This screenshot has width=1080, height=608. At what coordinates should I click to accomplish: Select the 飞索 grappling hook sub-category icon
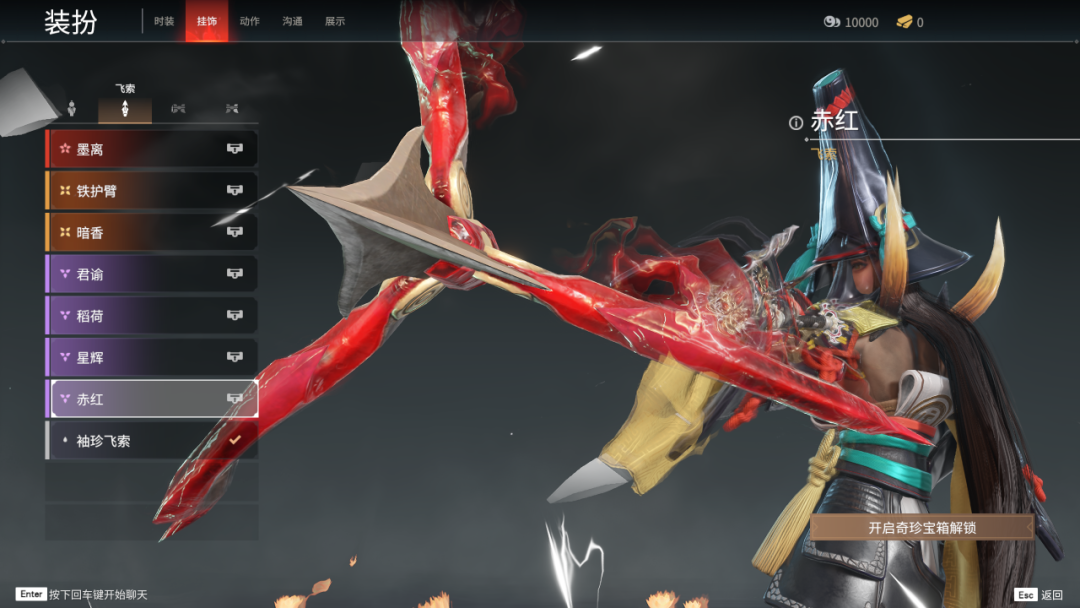(125, 108)
